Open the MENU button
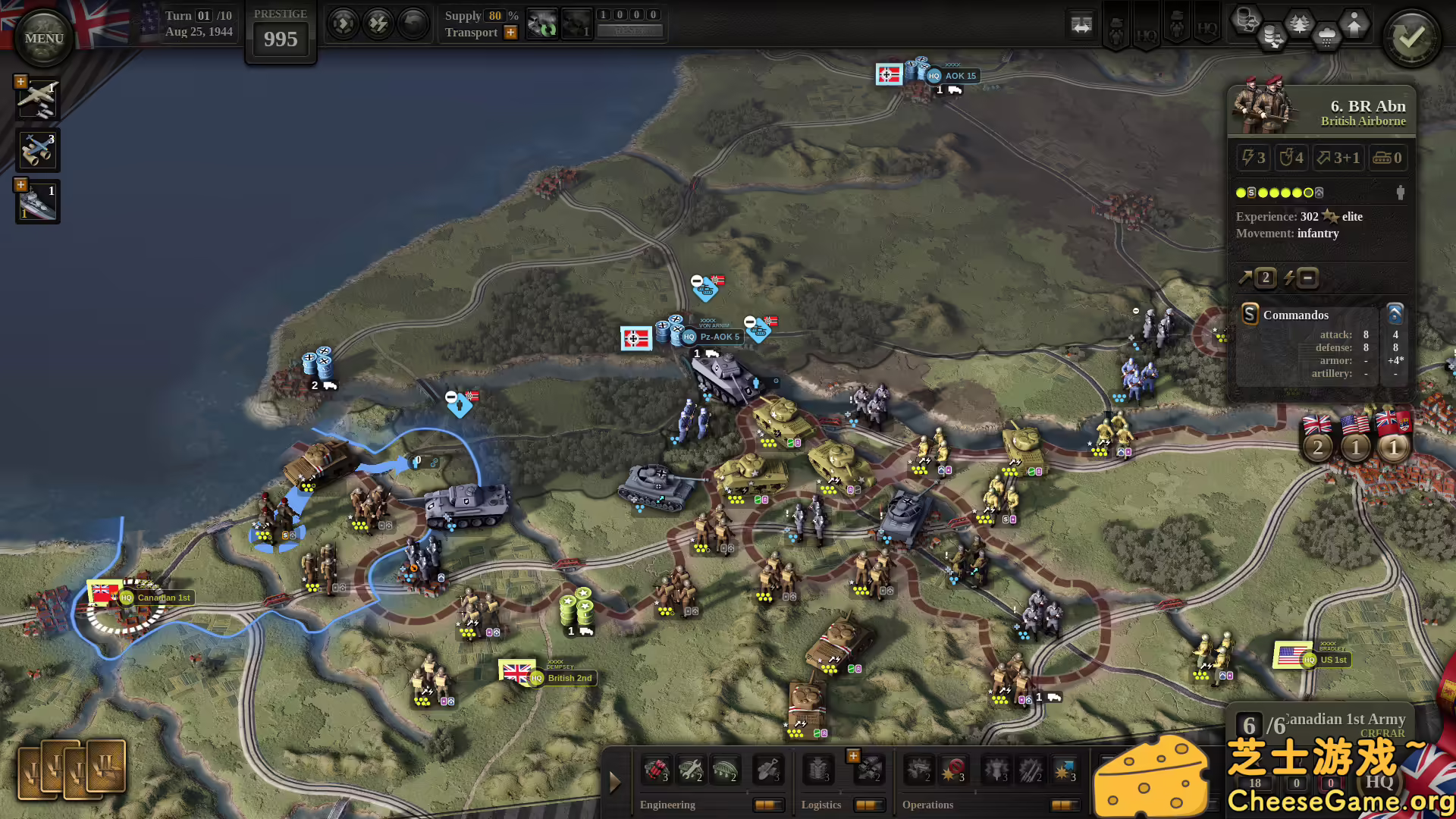 tap(43, 38)
